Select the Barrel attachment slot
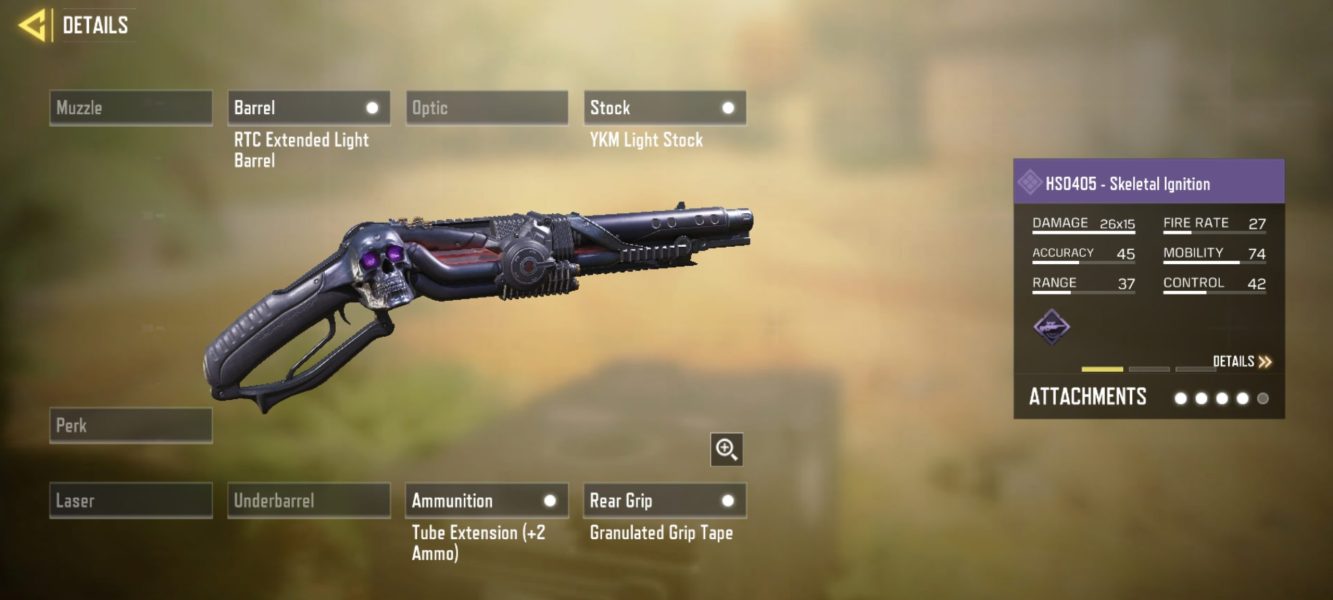Viewport: 1333px width, 600px height. (x=309, y=108)
